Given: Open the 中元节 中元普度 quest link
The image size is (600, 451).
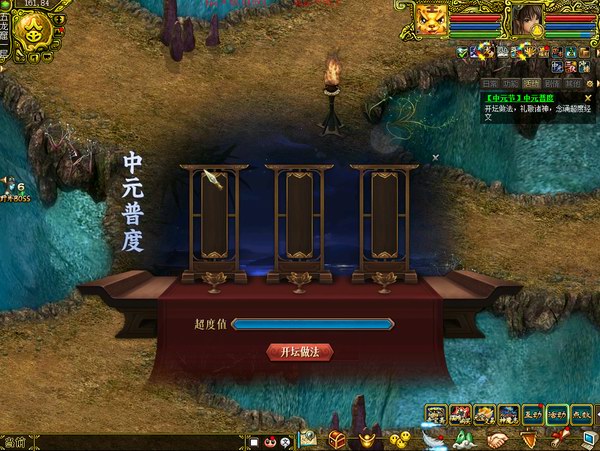Looking at the screenshot, I should [x=520, y=98].
